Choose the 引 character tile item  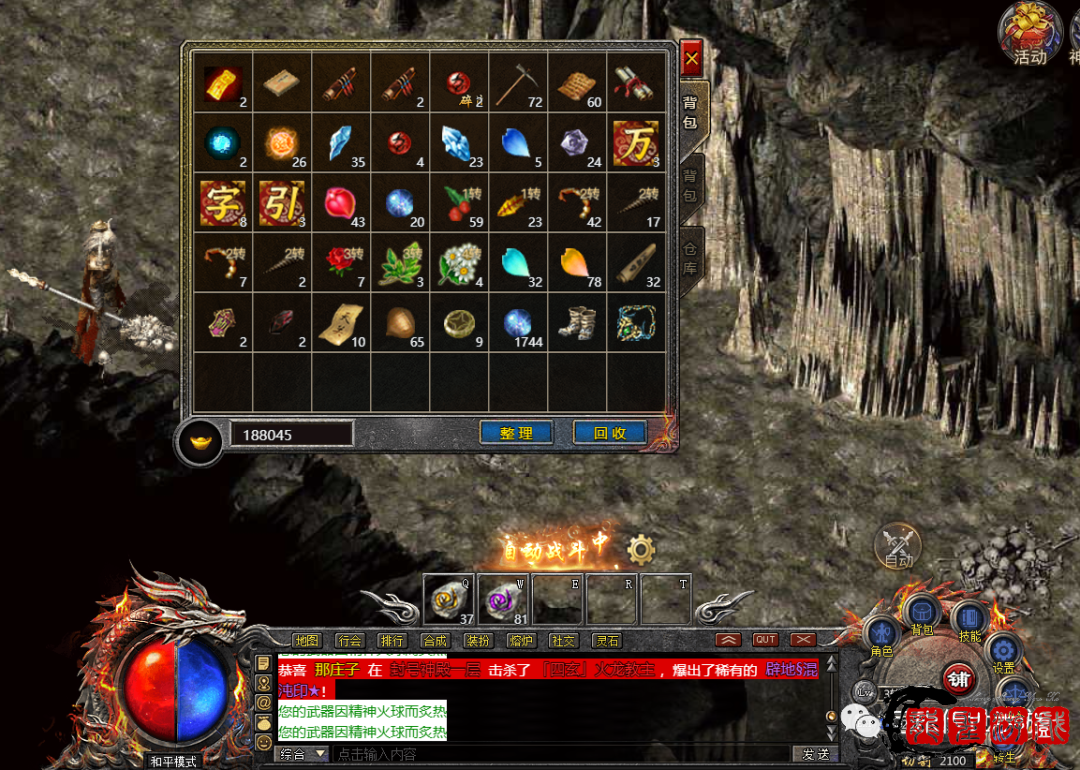coord(281,202)
